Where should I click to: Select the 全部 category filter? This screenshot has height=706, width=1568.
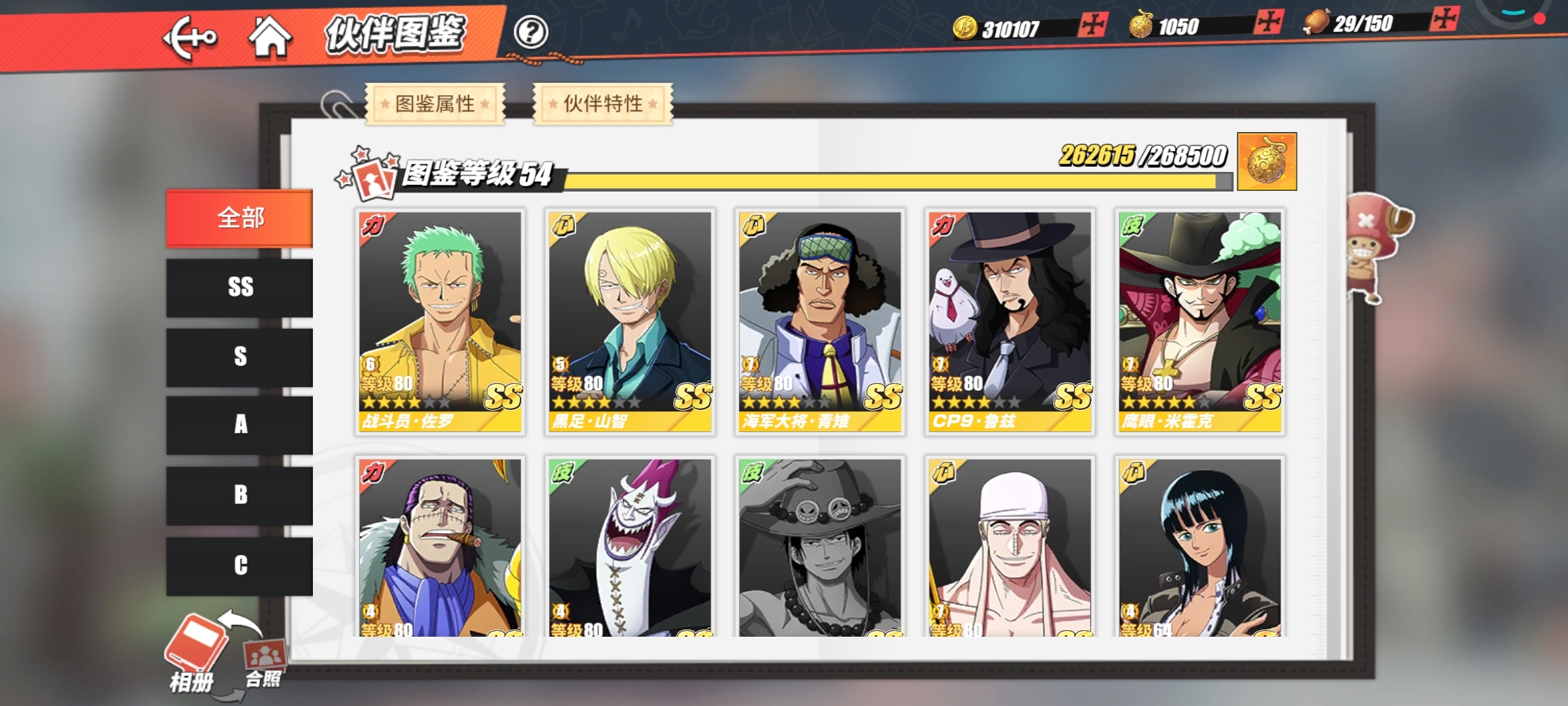point(240,218)
